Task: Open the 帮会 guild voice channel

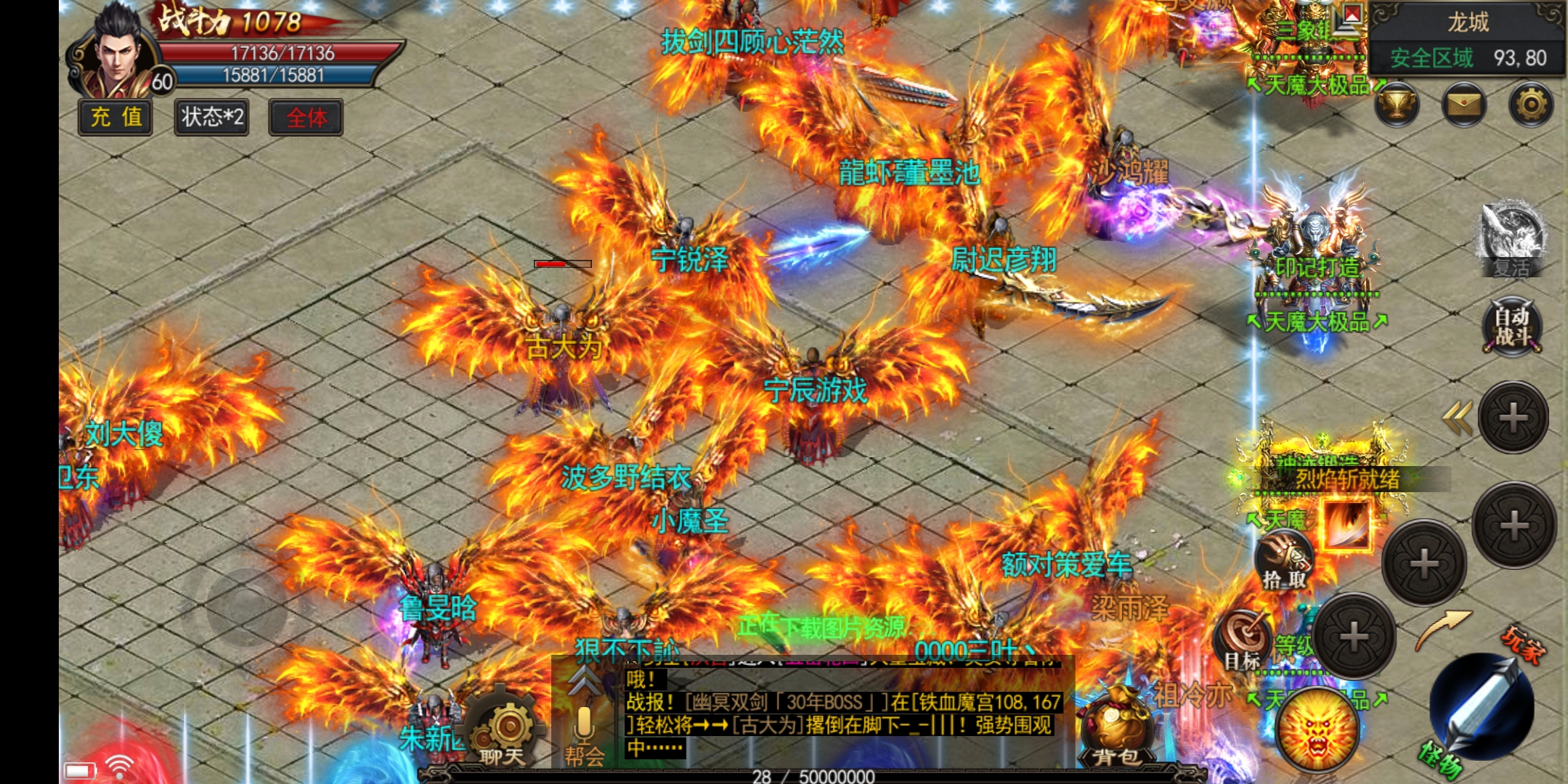Action: [585, 735]
